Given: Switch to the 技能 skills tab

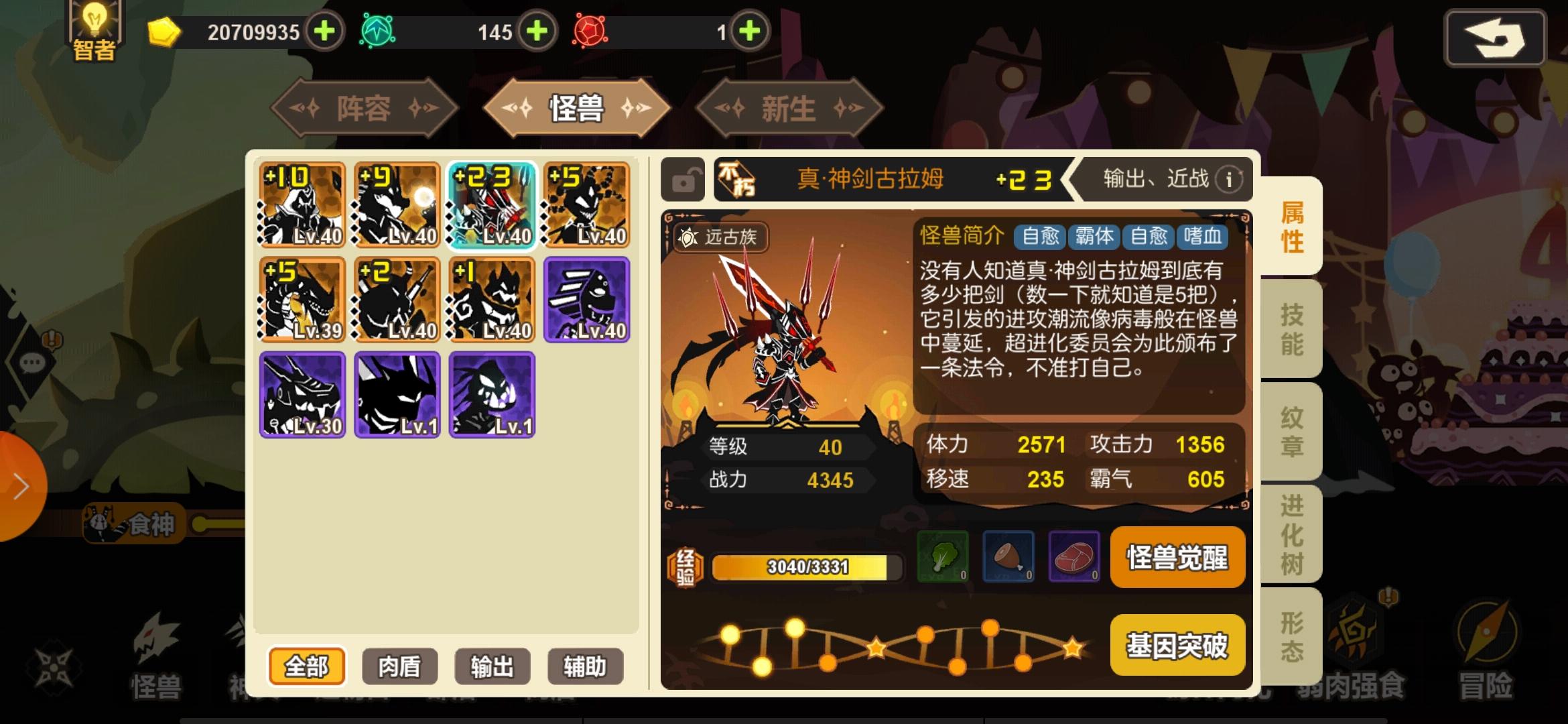Looking at the screenshot, I should tap(1290, 328).
